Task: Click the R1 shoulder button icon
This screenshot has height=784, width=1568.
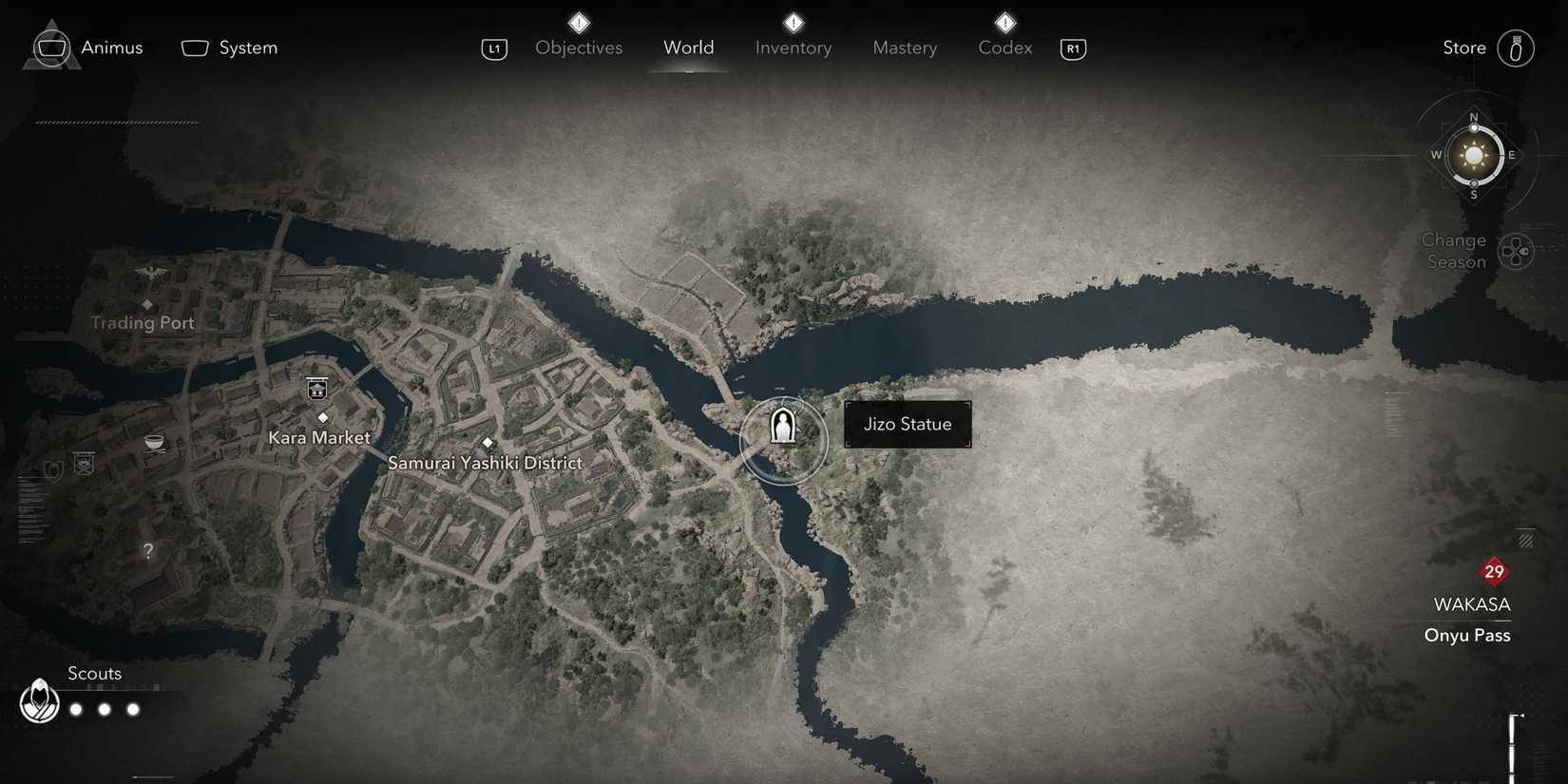Action: pos(1073,48)
